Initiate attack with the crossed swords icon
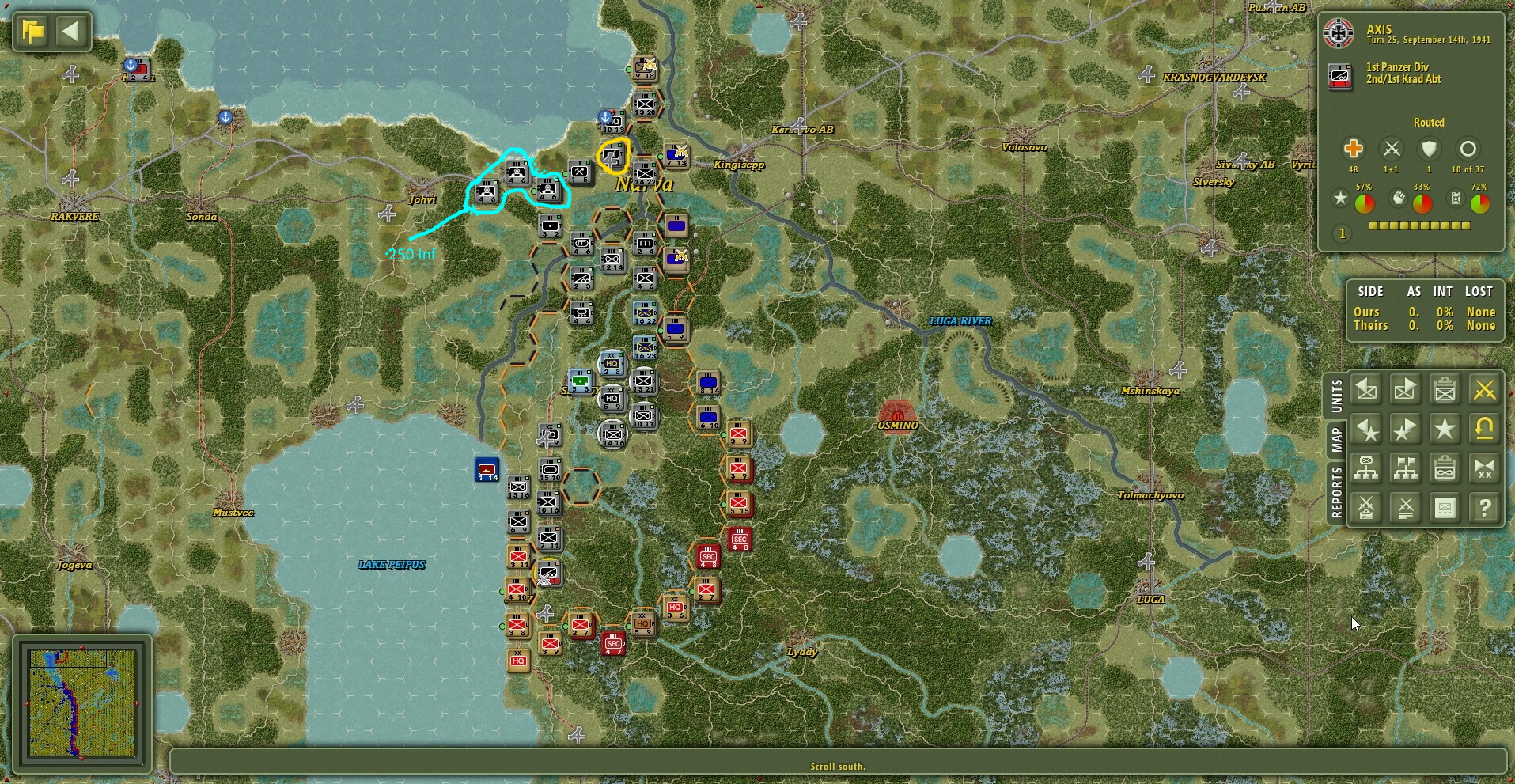The image size is (1515, 784). pos(1484,389)
